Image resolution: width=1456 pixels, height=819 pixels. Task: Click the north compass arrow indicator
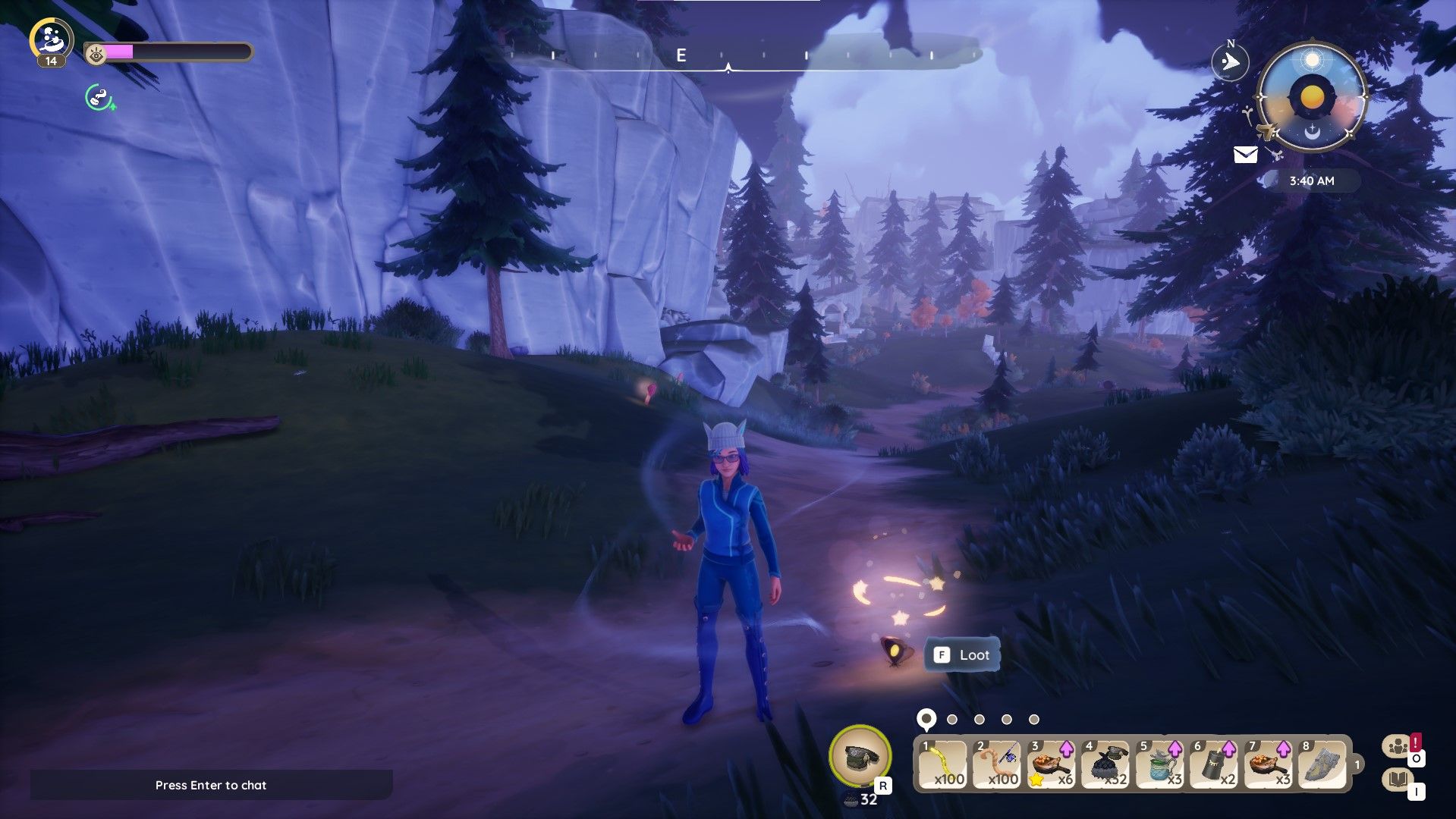tap(1230, 62)
